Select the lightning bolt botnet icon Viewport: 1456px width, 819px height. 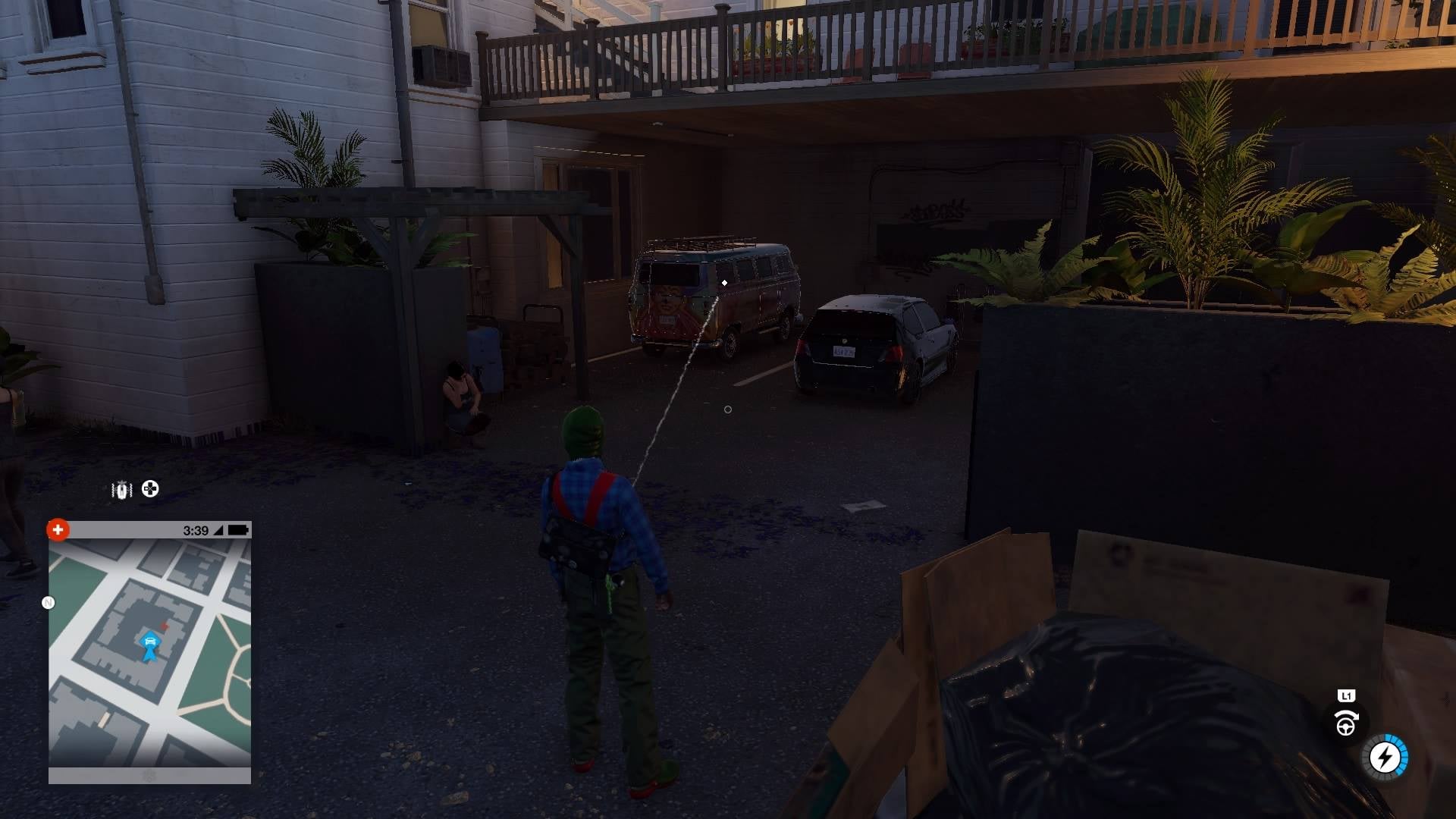1385,757
